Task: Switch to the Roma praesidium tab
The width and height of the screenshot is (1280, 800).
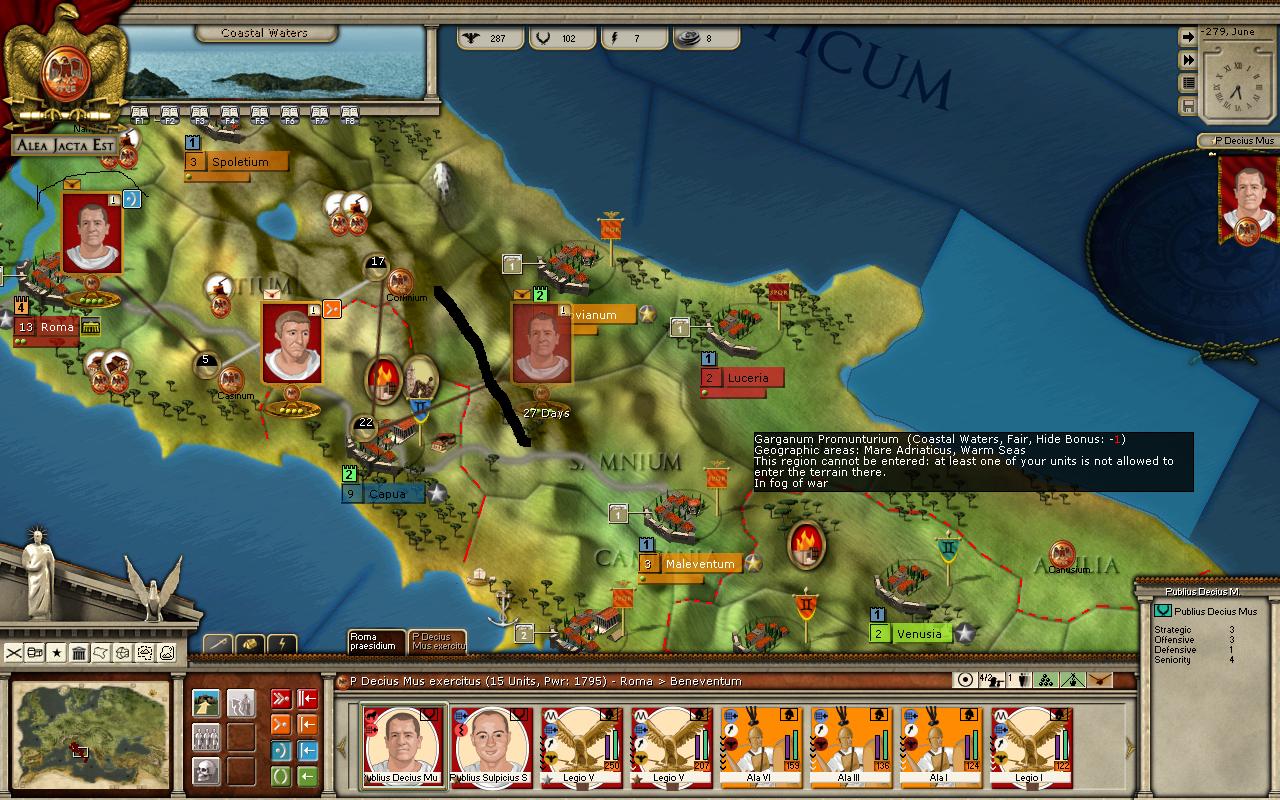Action: tap(376, 641)
